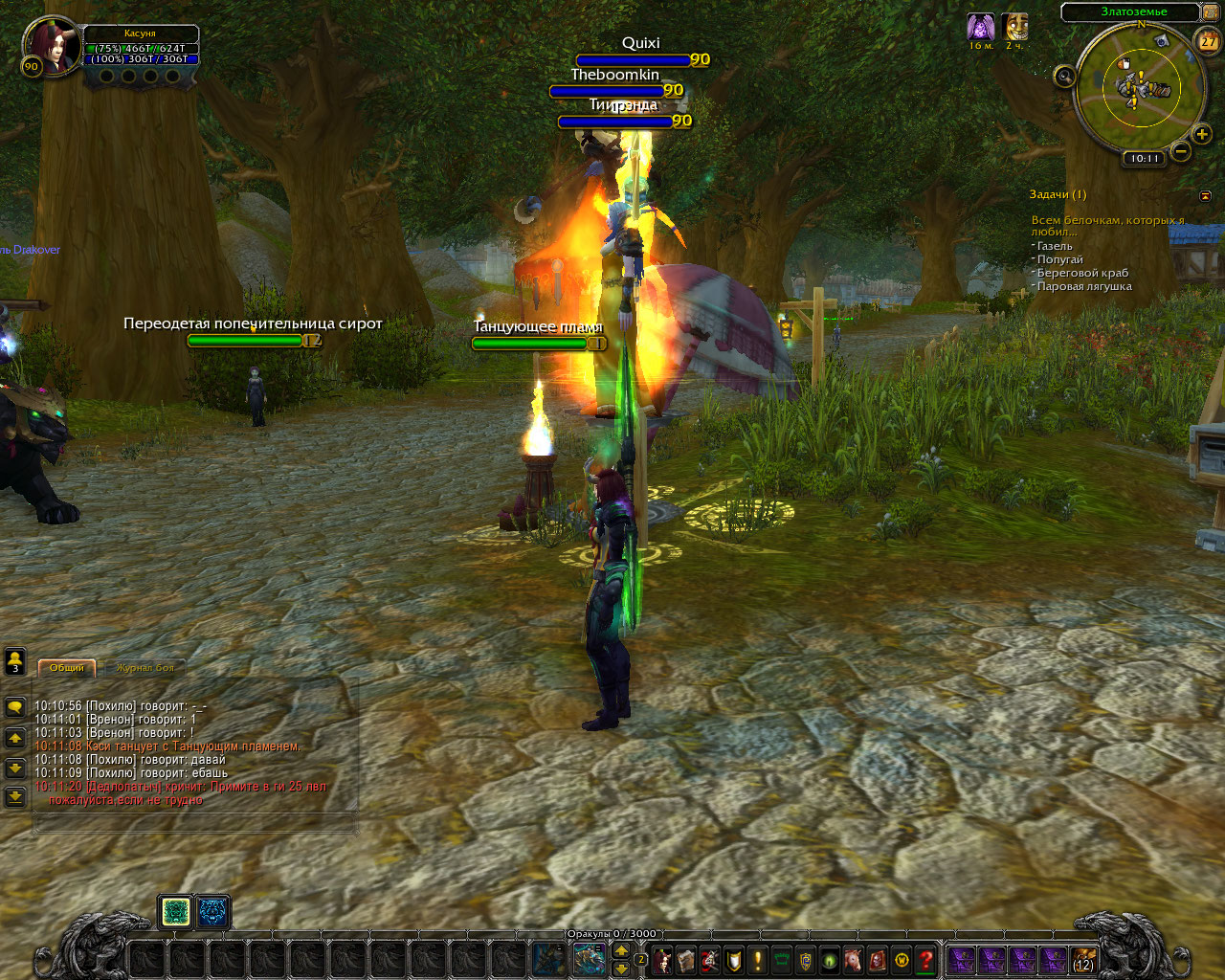Open the spellbook micro button
Screen dimensions: 1225x980
point(686,960)
